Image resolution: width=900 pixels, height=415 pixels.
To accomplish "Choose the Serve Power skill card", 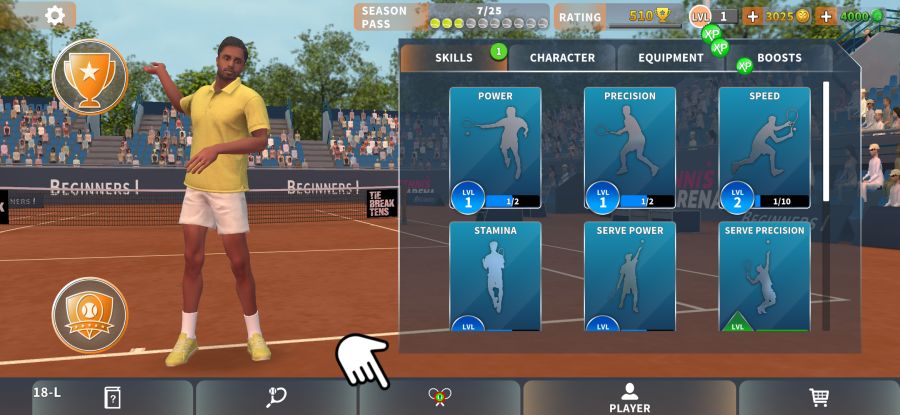I will [630, 277].
